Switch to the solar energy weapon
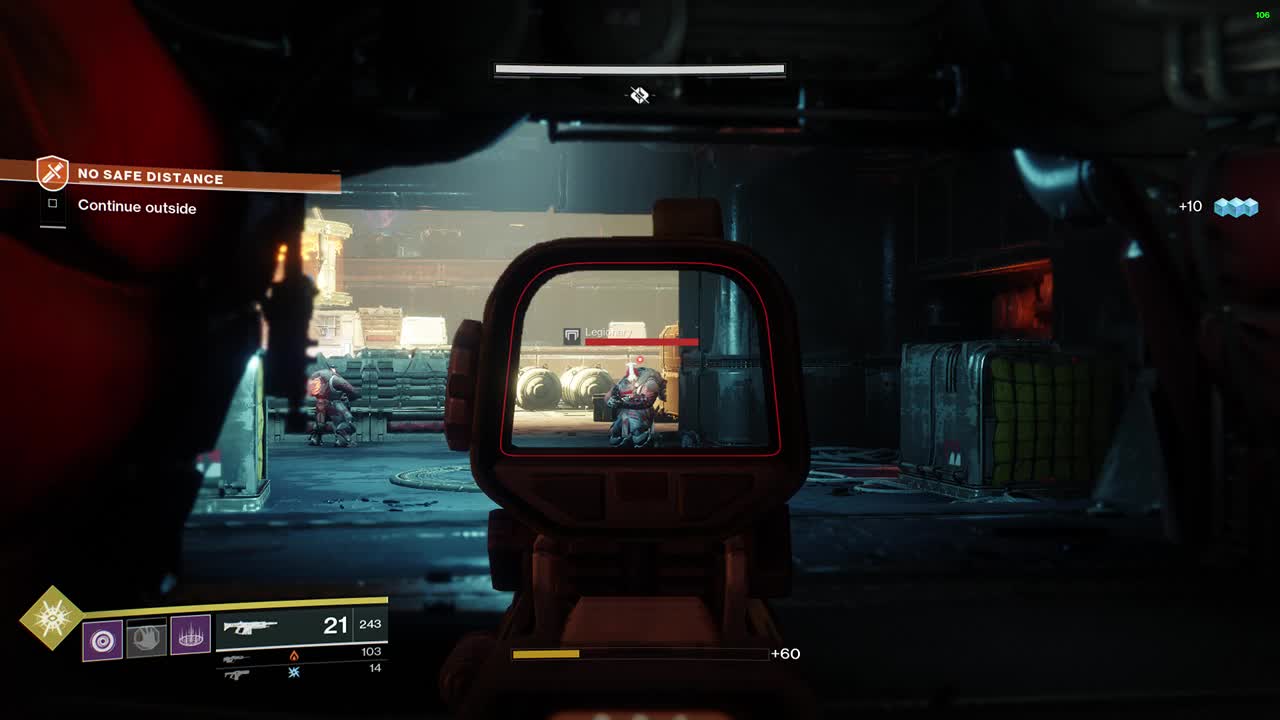The width and height of the screenshot is (1280, 720). point(236,658)
